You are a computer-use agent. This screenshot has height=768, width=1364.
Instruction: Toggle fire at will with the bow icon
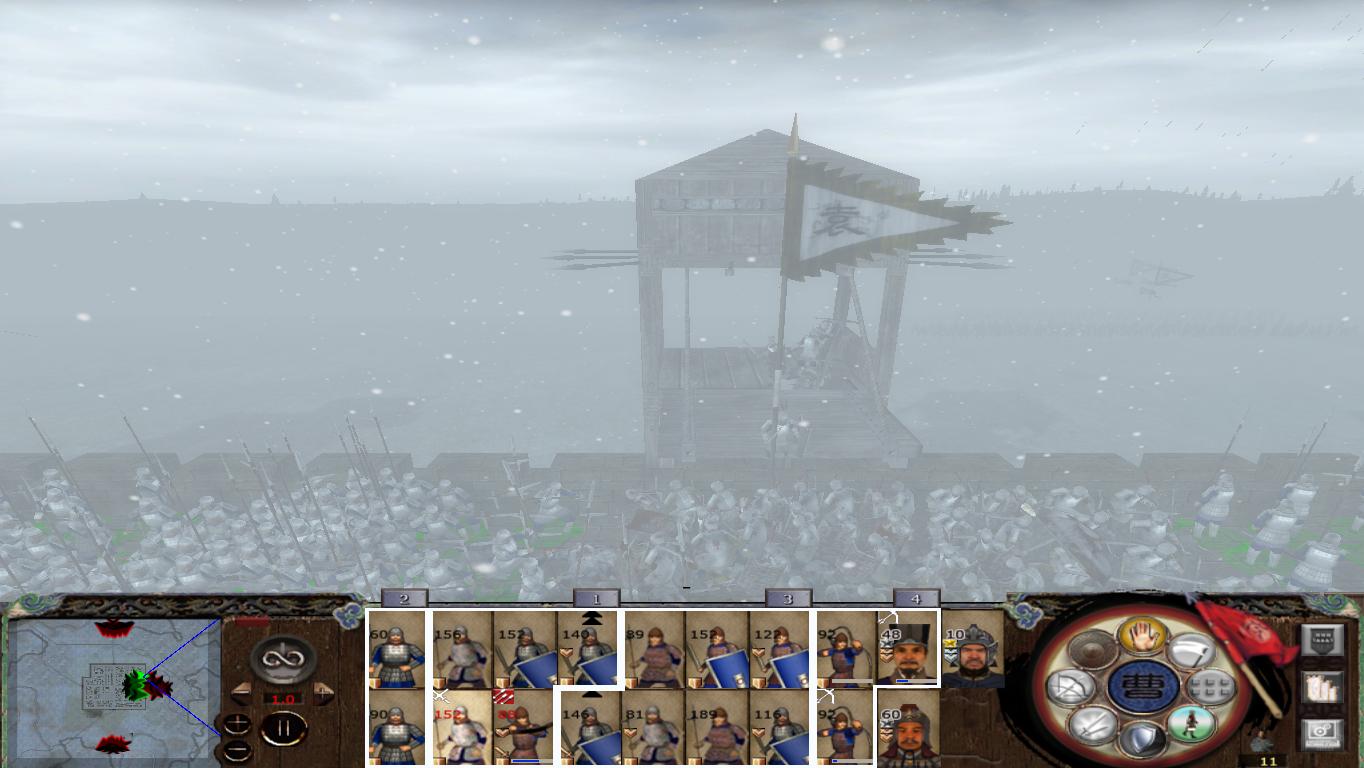1069,687
